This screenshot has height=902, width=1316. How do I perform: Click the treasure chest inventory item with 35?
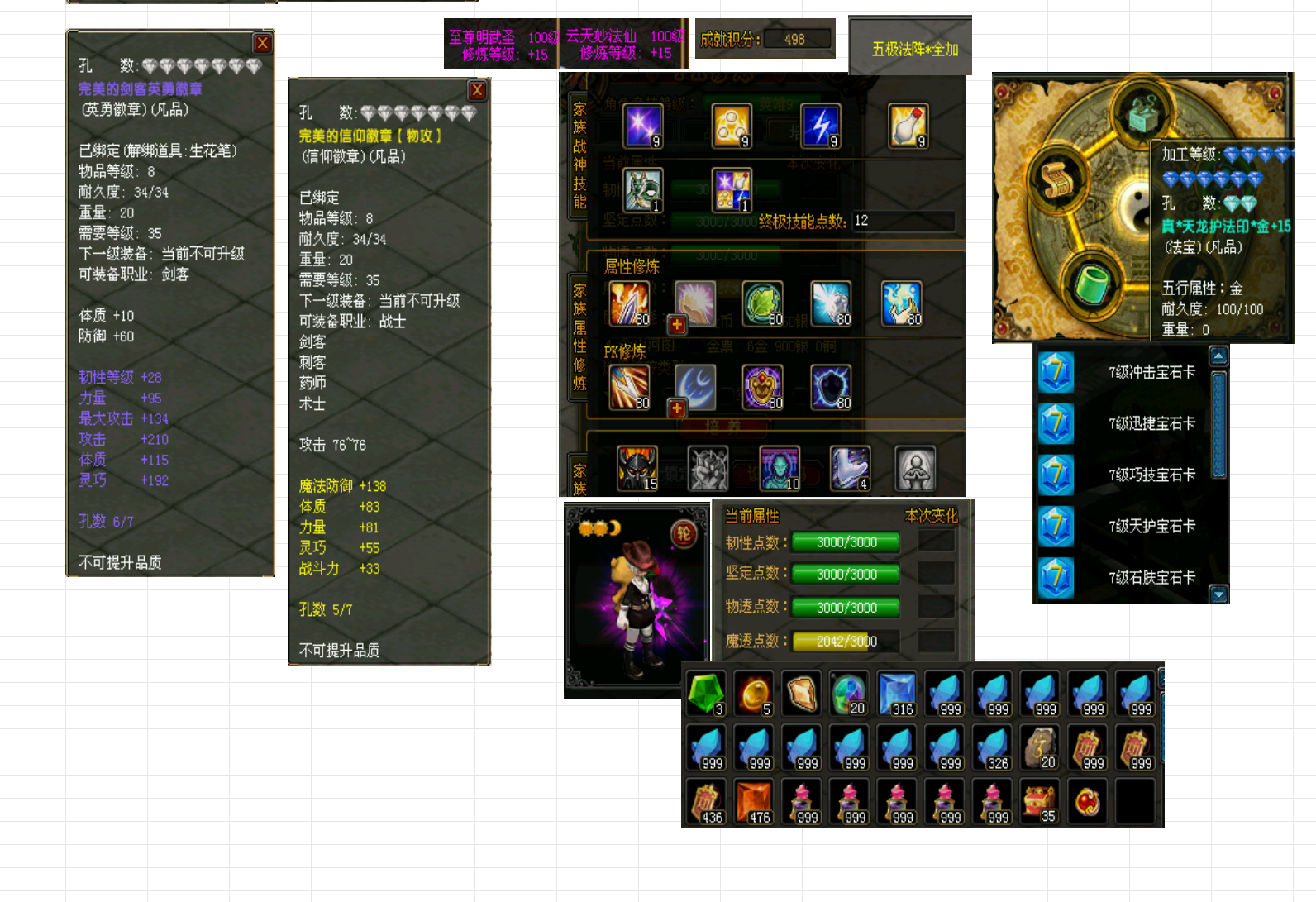(x=1040, y=799)
